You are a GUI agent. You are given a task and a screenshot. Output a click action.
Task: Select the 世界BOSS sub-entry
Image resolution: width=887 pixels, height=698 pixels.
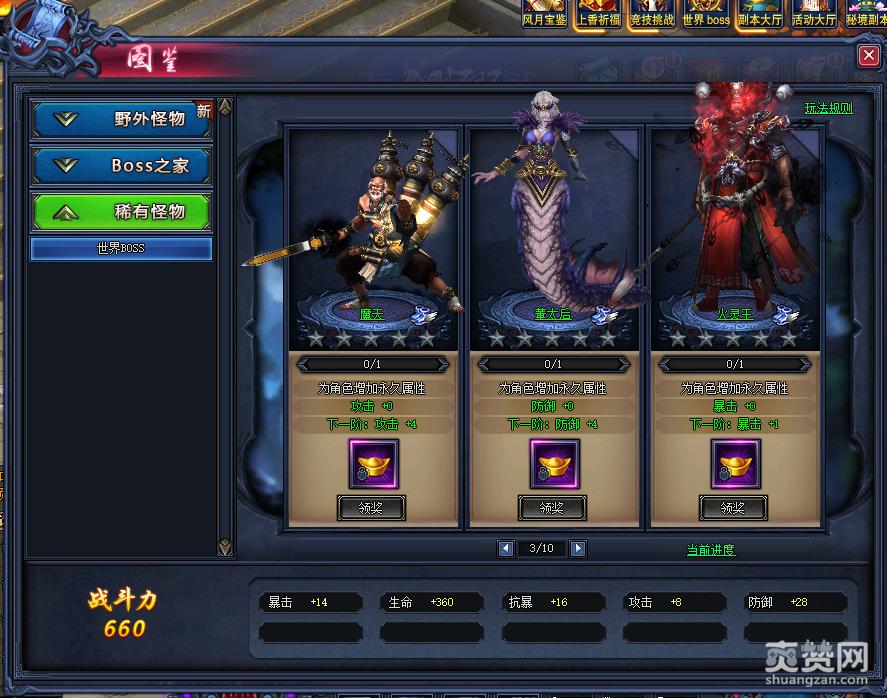click(x=121, y=248)
